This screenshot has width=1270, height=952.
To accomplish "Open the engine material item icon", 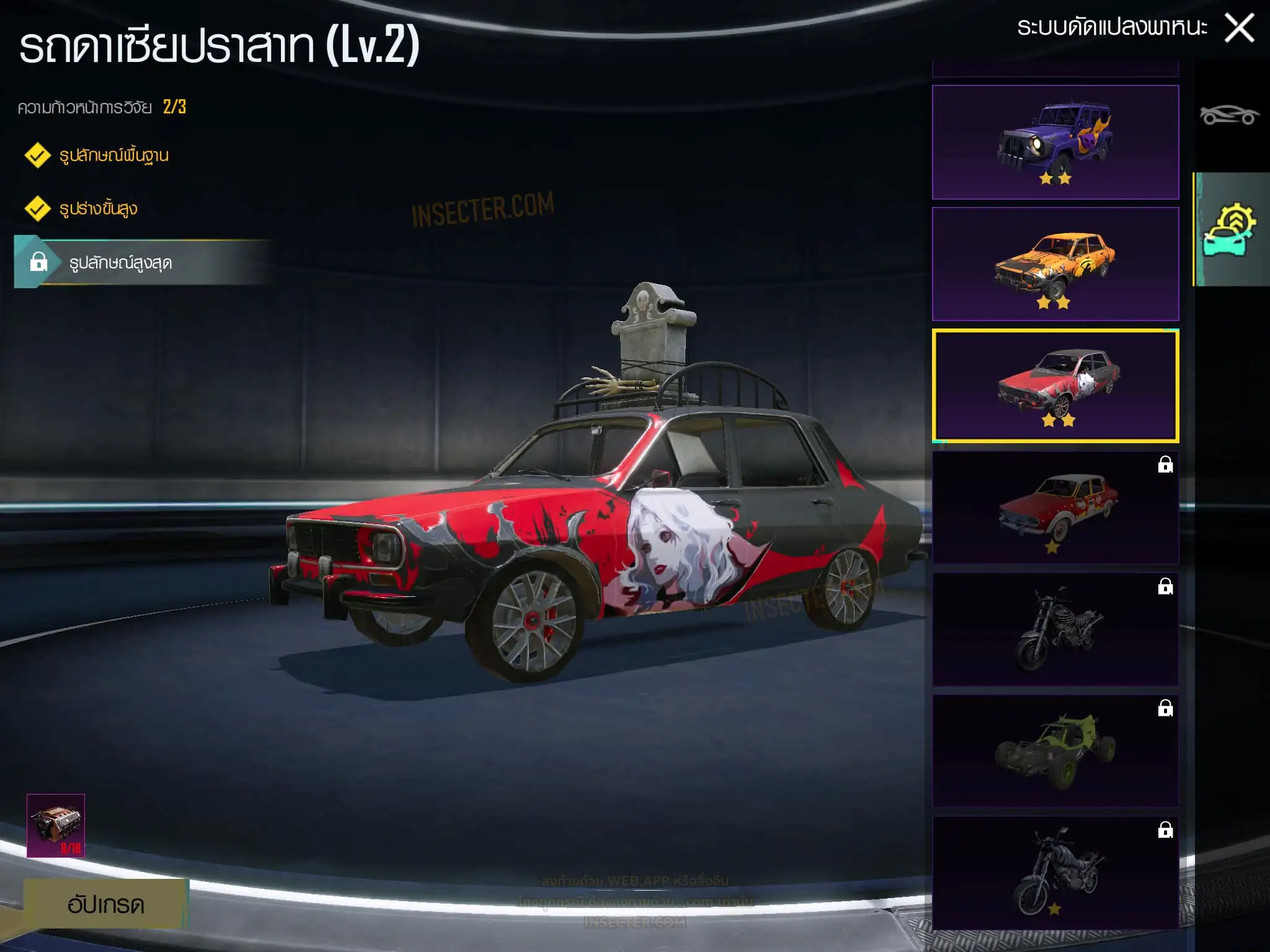I will [x=56, y=826].
